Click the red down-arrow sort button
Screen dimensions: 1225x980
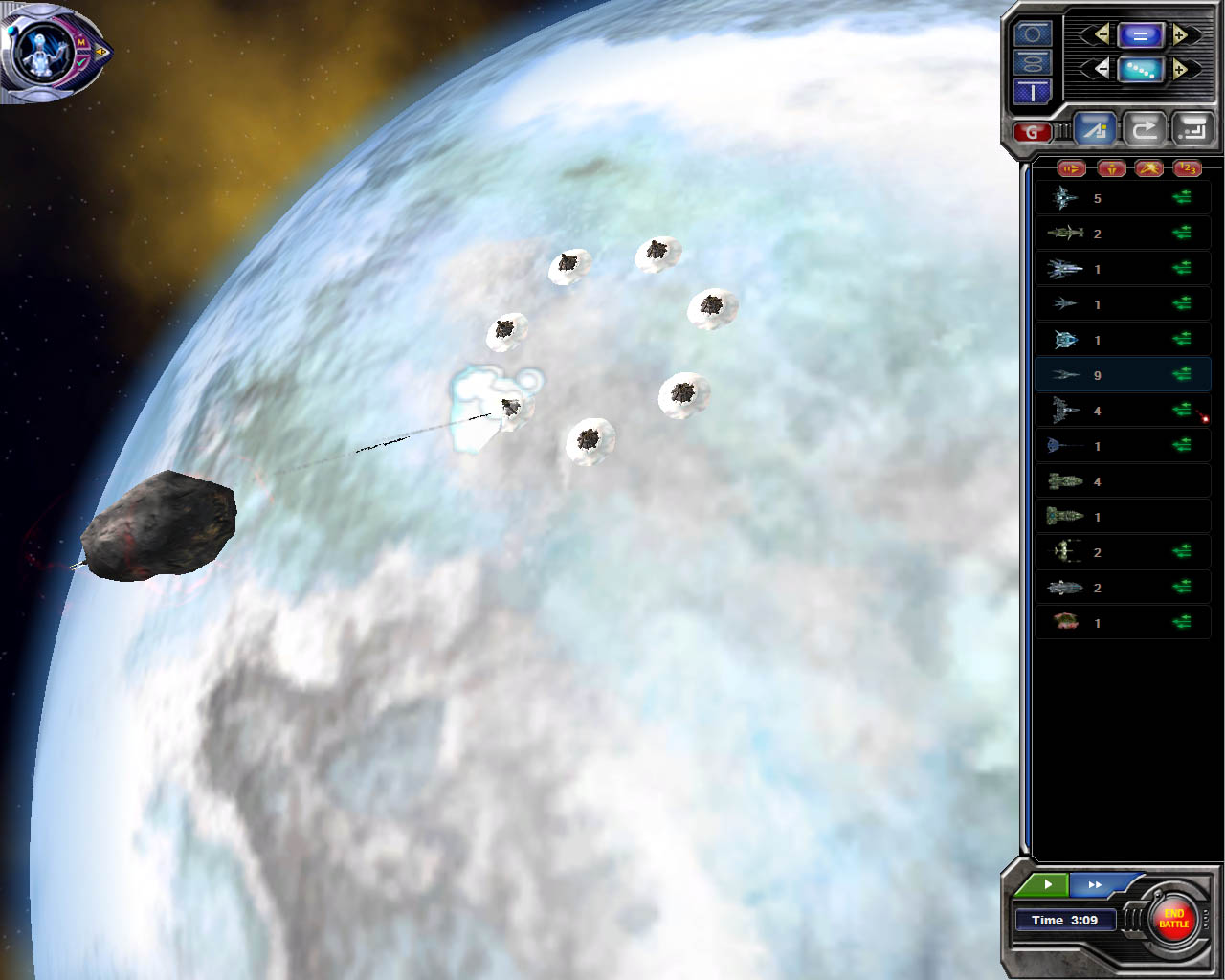(x=1111, y=168)
